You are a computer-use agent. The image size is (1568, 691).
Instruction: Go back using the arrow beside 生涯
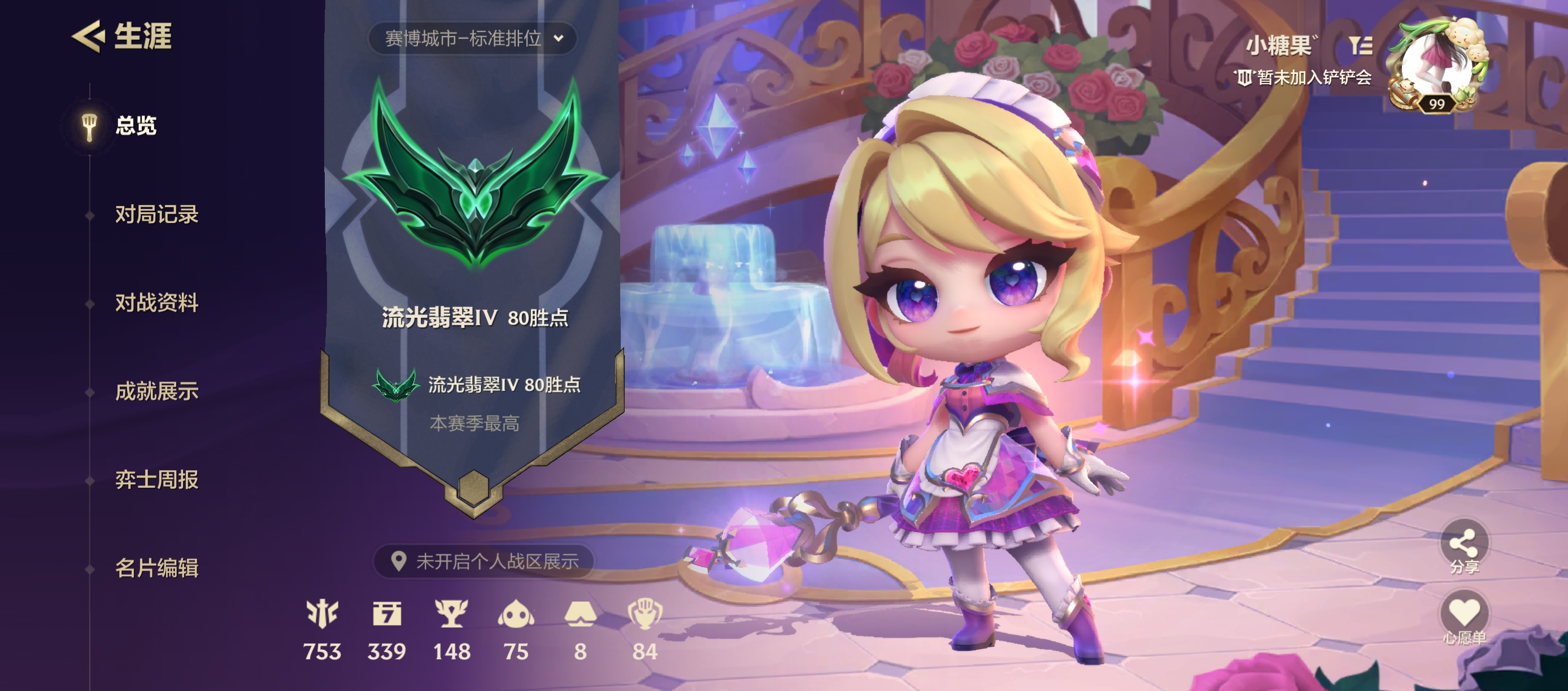click(88, 37)
